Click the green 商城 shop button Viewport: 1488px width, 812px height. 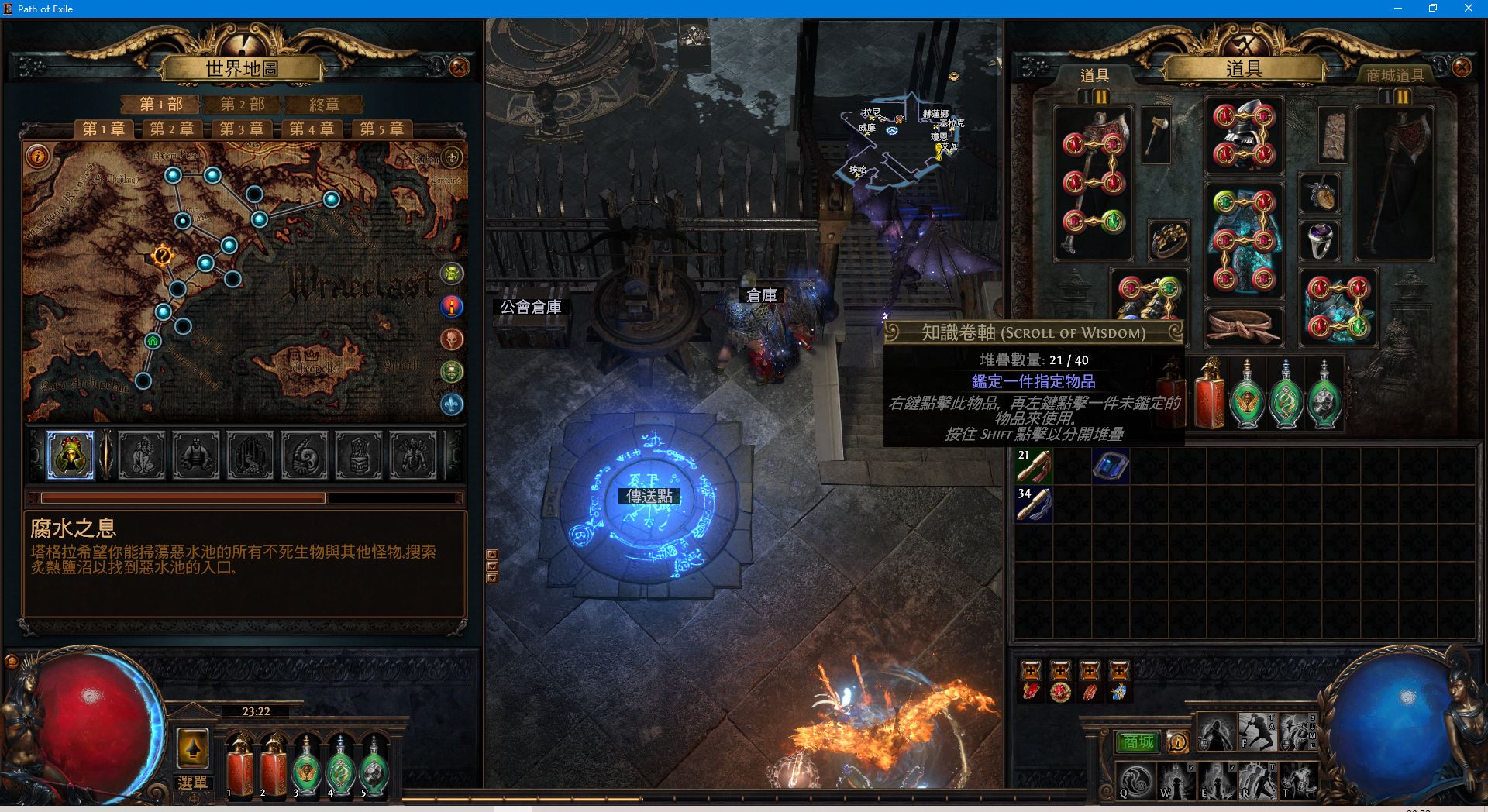[x=1138, y=742]
